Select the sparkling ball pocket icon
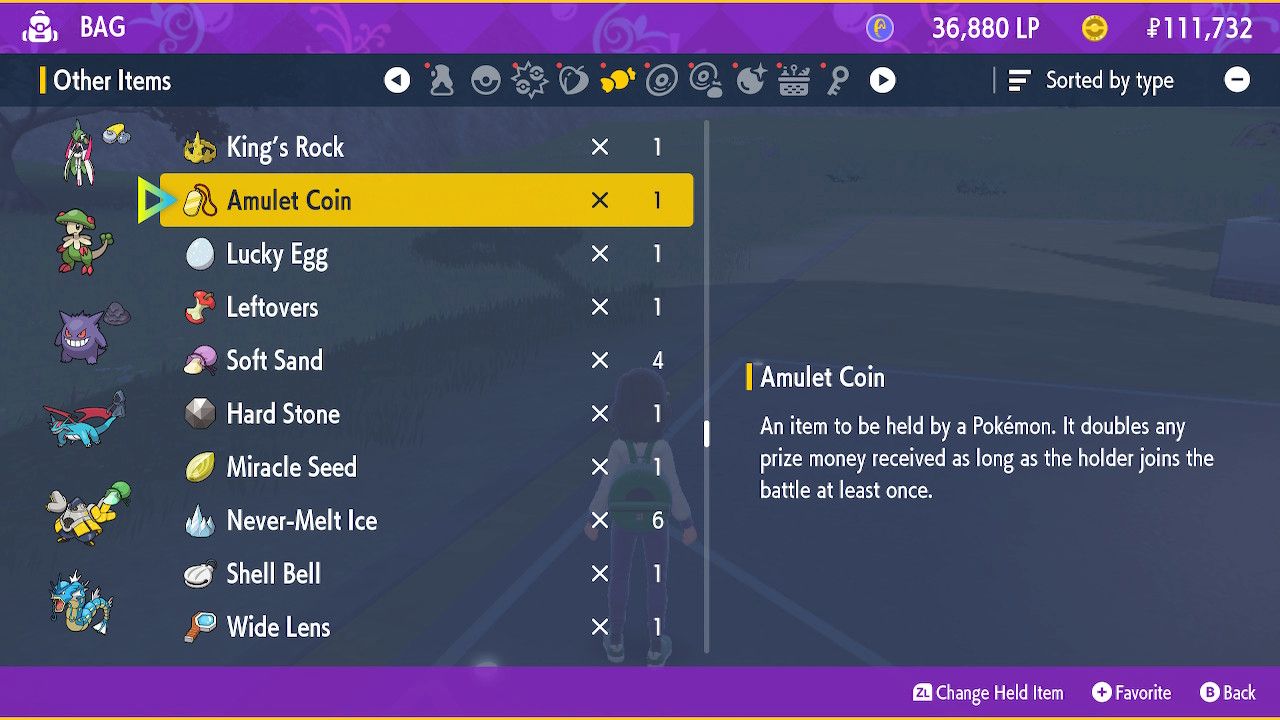The width and height of the screenshot is (1280, 720). tap(749, 80)
